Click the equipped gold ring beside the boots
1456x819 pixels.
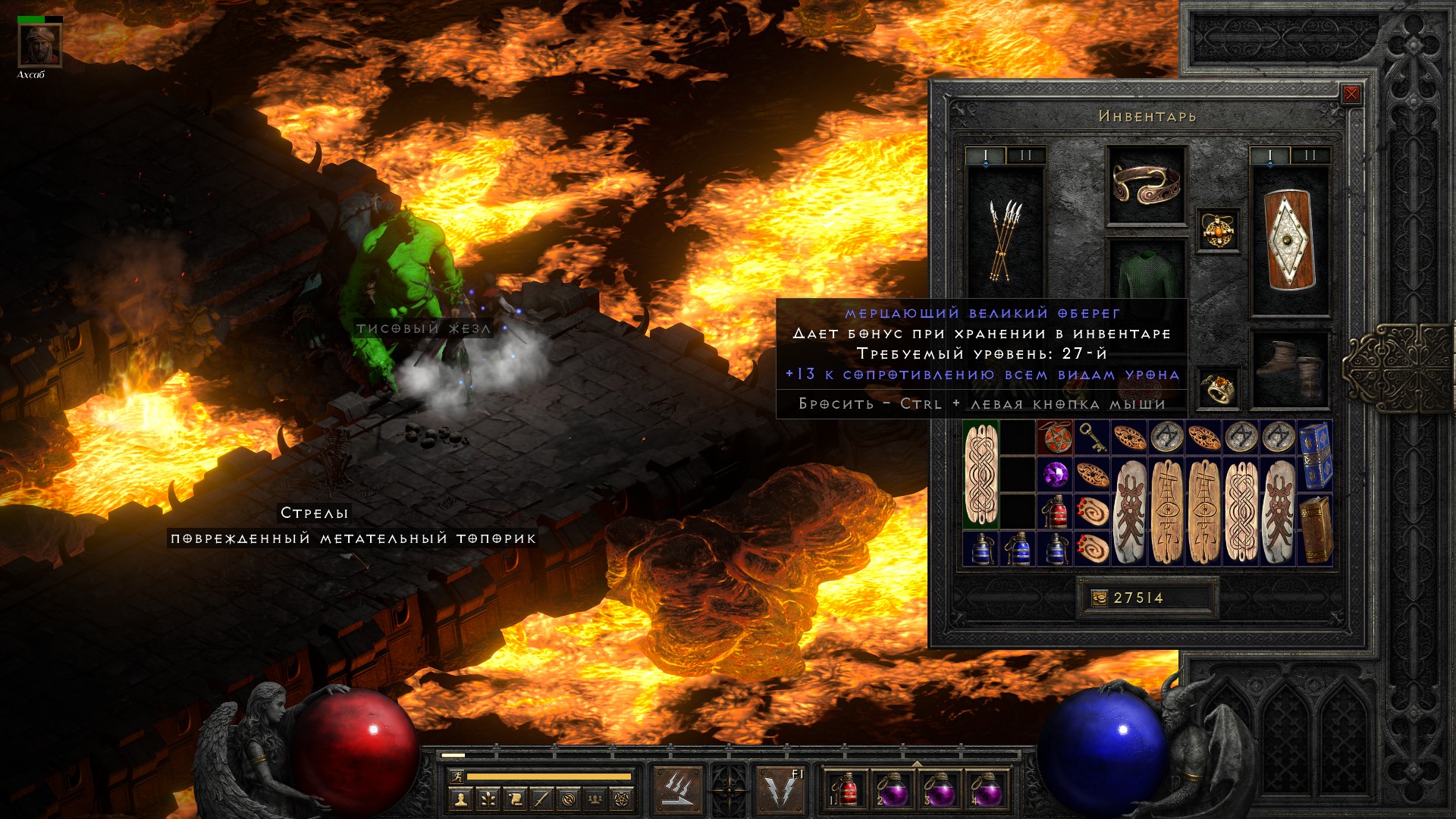(x=1218, y=388)
